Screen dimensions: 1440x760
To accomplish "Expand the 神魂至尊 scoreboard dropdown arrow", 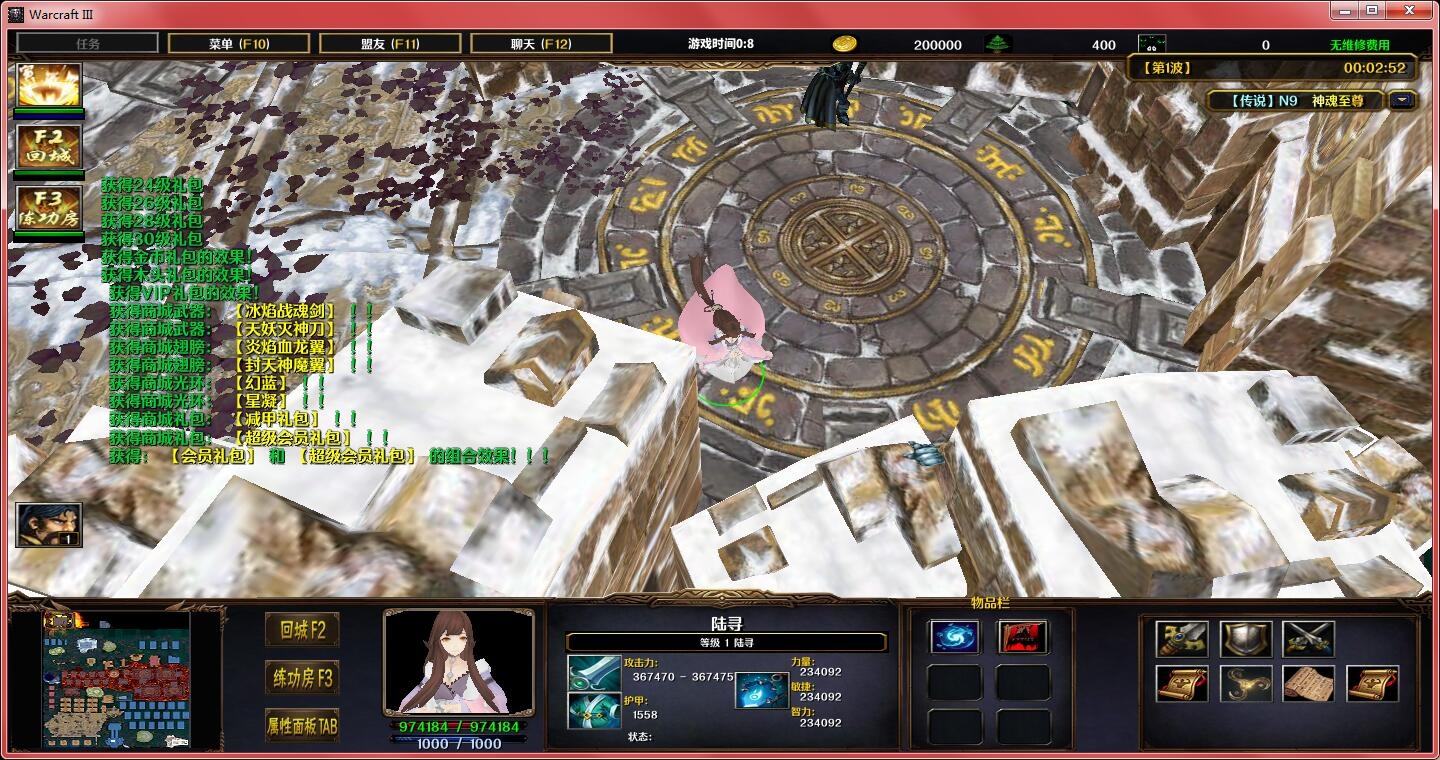I will click(1403, 100).
